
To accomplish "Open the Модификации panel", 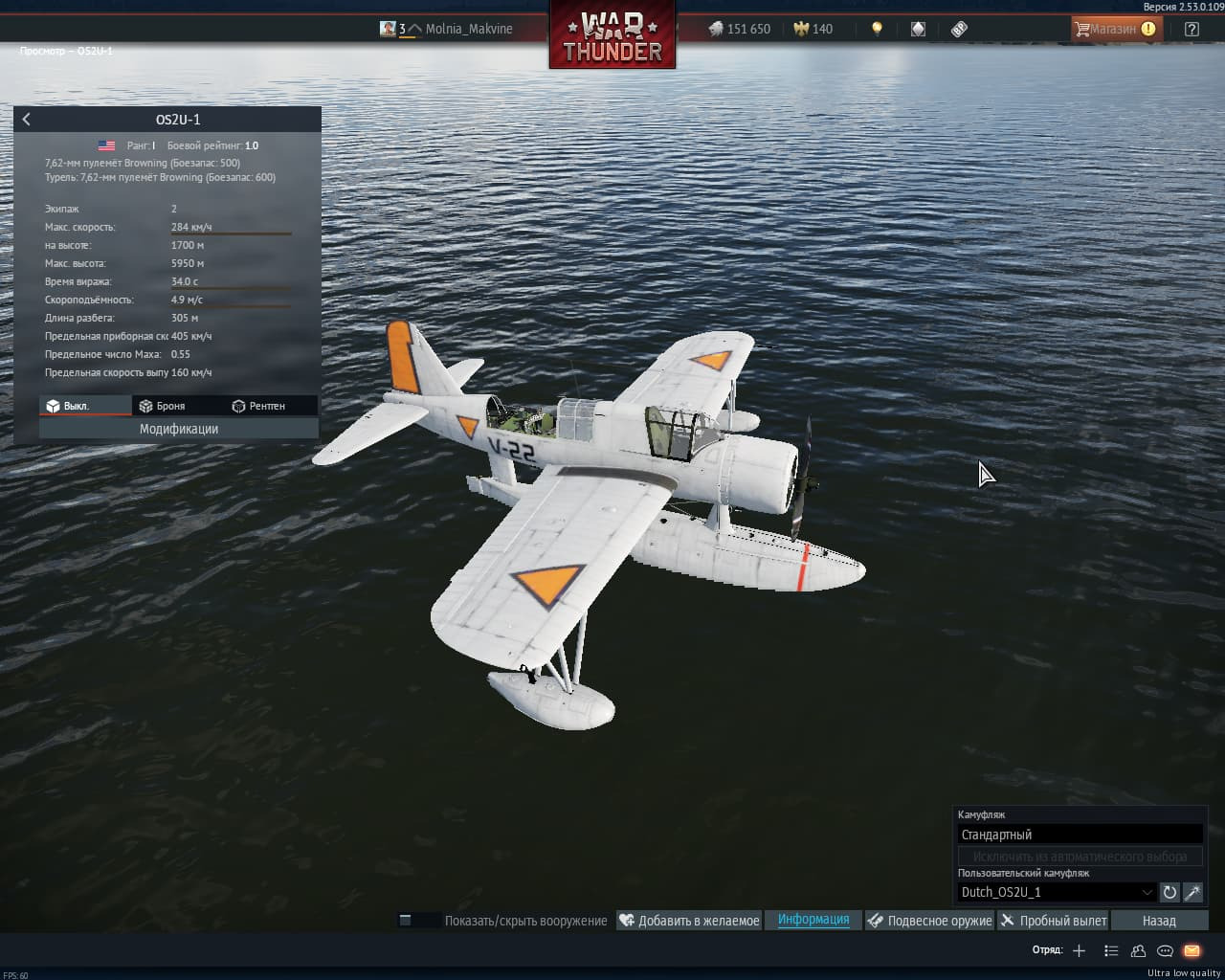I will [179, 429].
